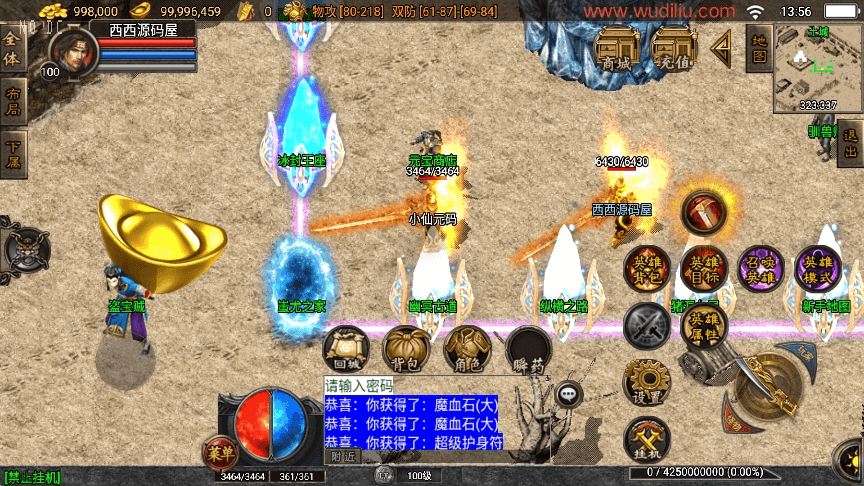Screen dimensions: 864x486
Task: Use the 瞬药 instant potion slot
Action: [x=528, y=348]
